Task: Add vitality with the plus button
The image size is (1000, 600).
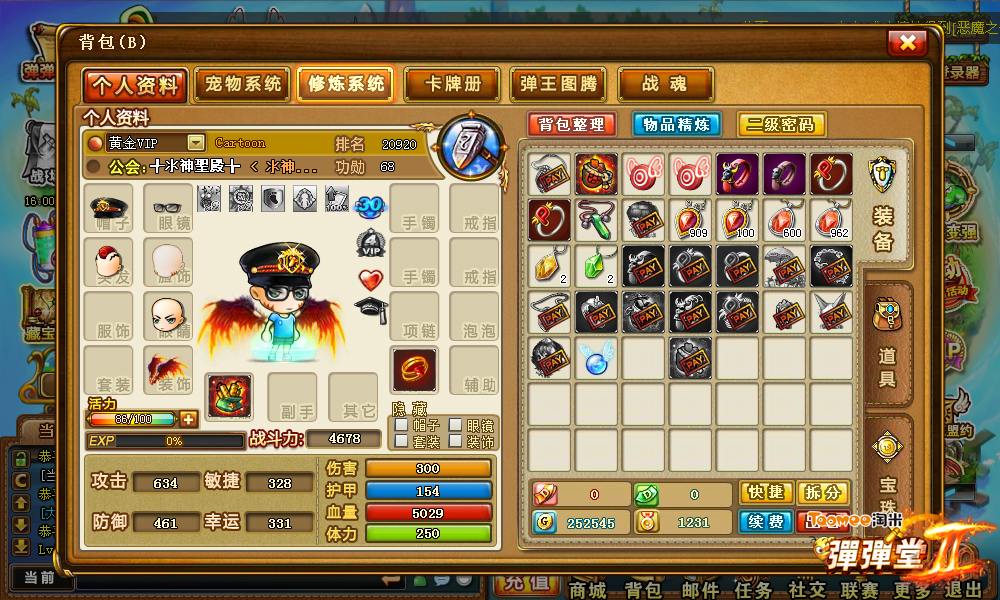Action: pos(187,419)
